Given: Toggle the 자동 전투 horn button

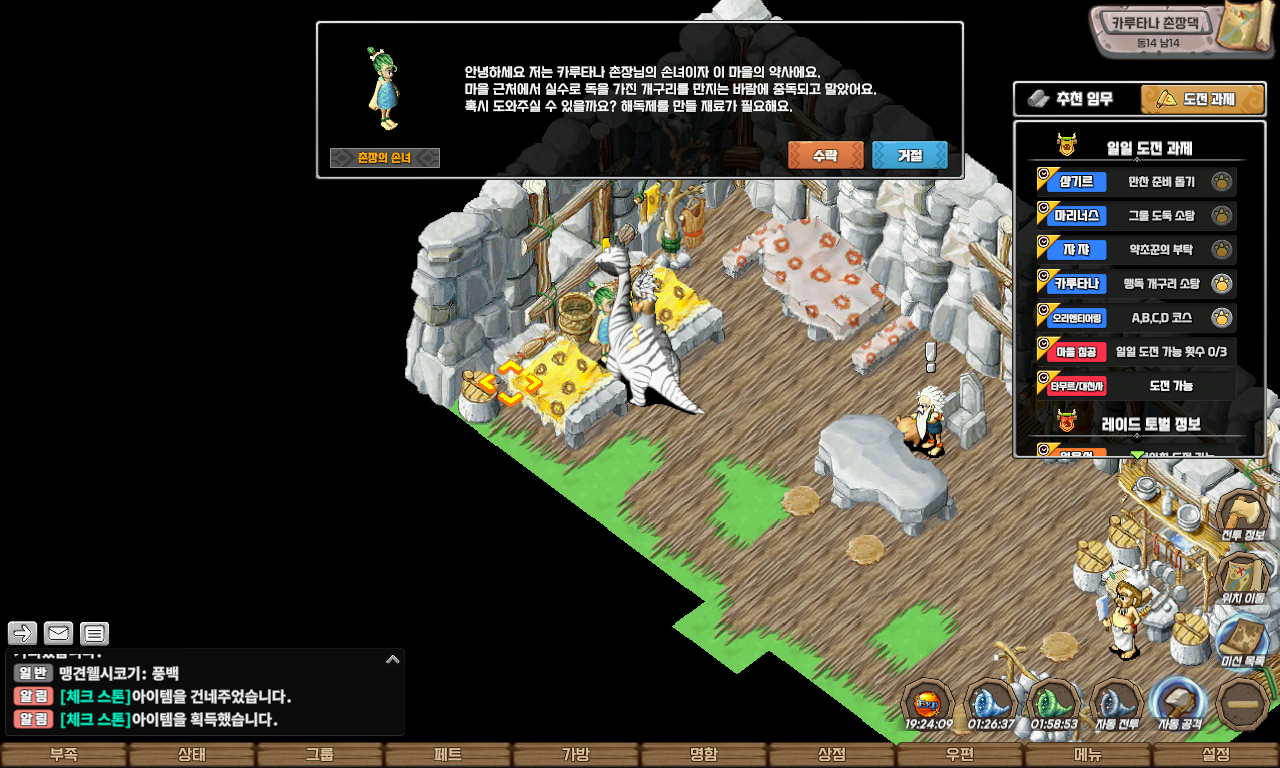Looking at the screenshot, I should (x=1116, y=703).
